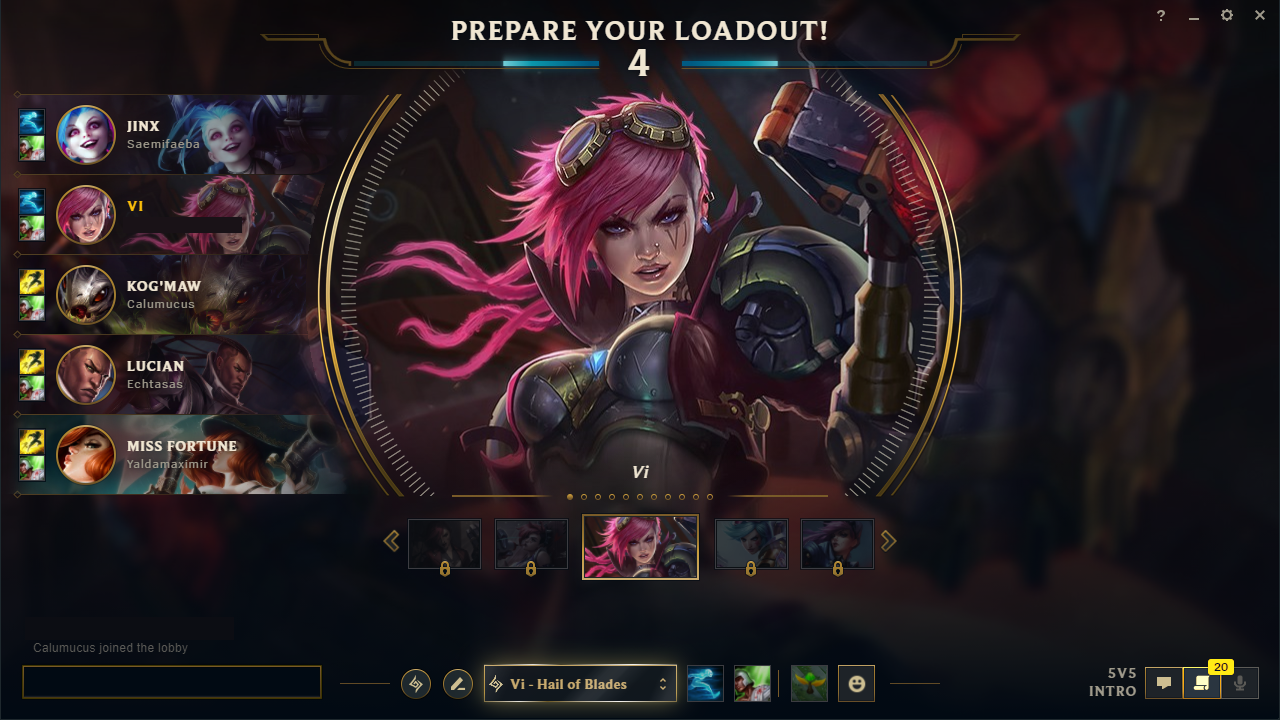Viewport: 1280px width, 720px height.
Task: Change the Heal summoner spell in the bottom bar
Action: click(752, 684)
